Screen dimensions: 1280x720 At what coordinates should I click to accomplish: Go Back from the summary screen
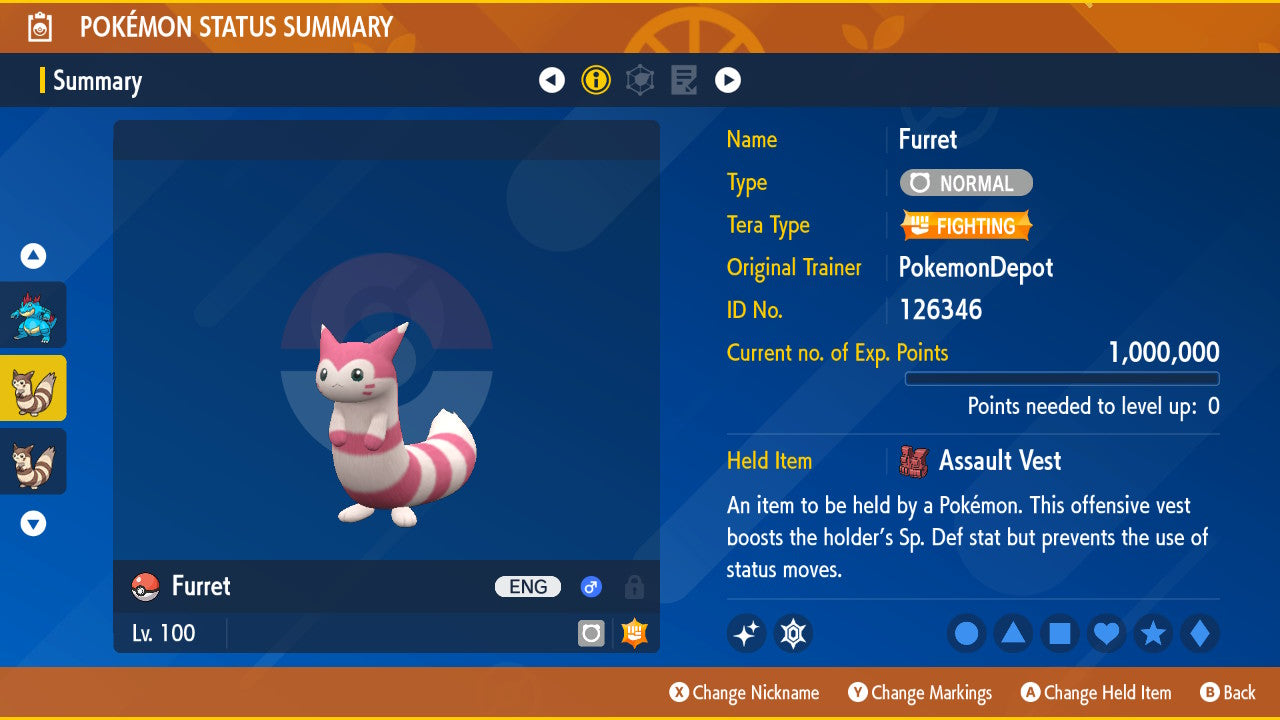(1228, 693)
